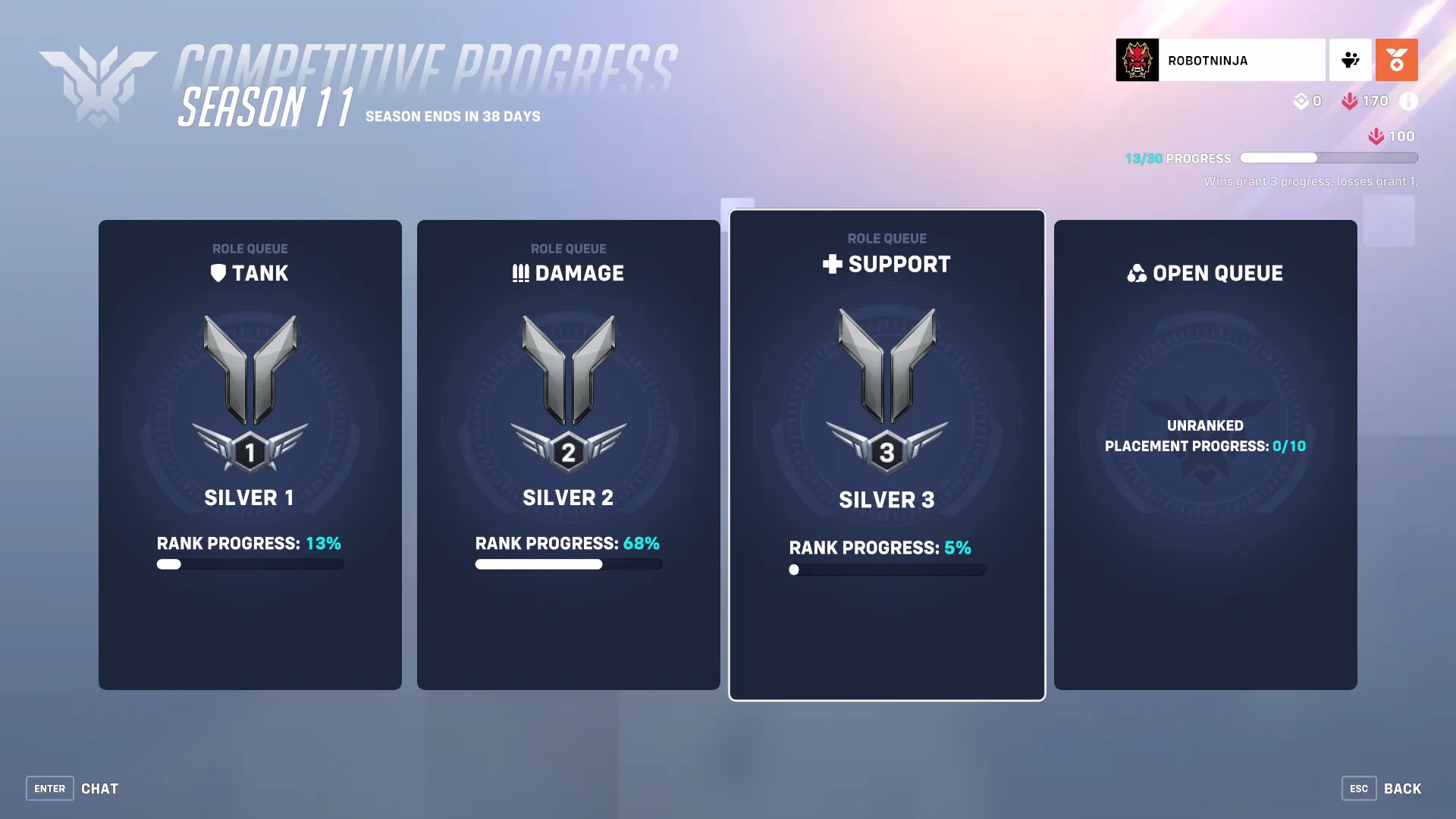Screen dimensions: 1456x819
Task: Open the info tooltip beside competitive points
Action: pyautogui.click(x=1409, y=101)
